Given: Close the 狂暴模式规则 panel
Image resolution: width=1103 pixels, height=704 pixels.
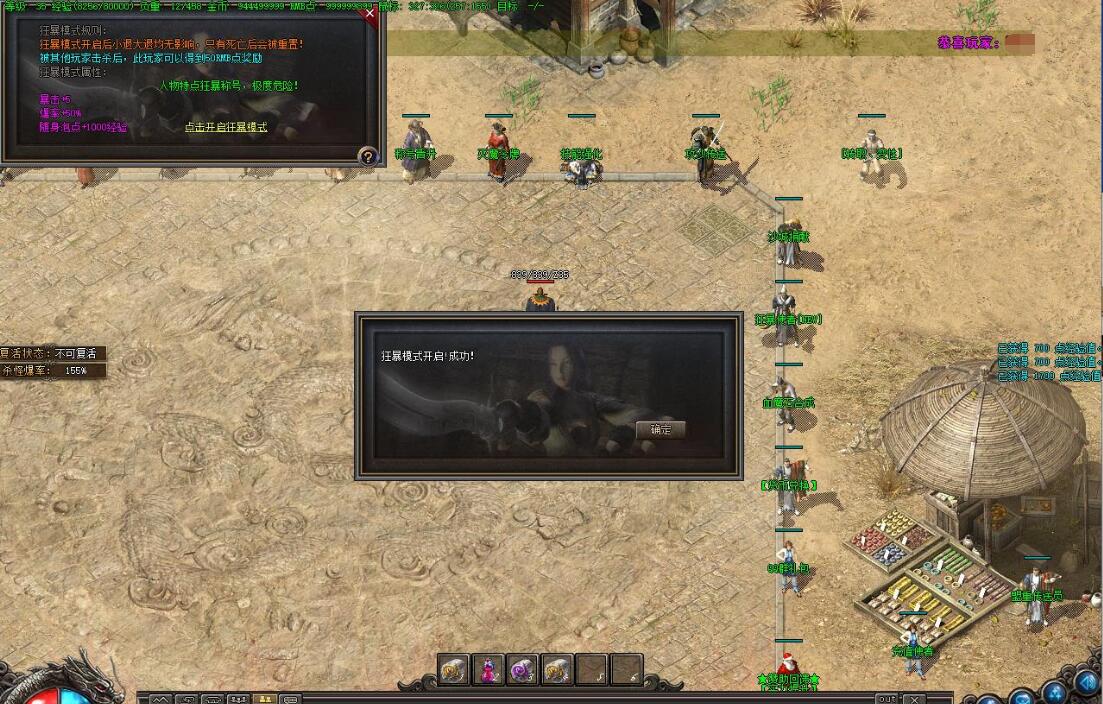Looking at the screenshot, I should pos(371,14).
